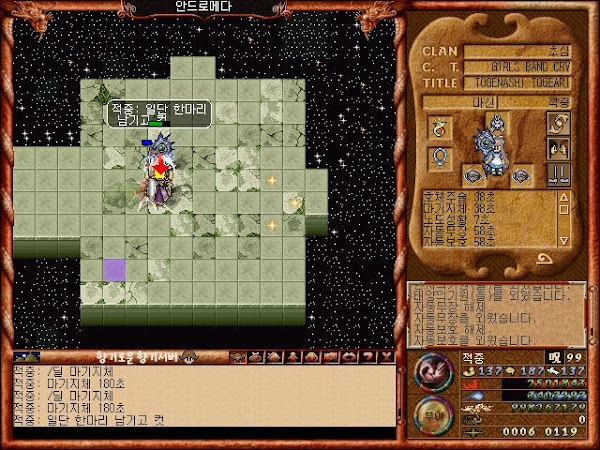Open the swirl icon button in equipment panel

point(557,122)
